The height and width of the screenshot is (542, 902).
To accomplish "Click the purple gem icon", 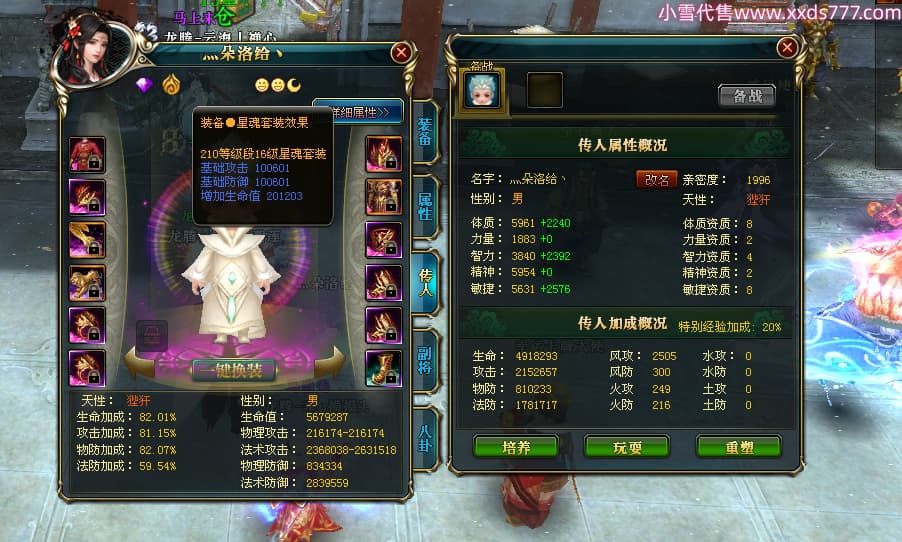I will click(144, 84).
